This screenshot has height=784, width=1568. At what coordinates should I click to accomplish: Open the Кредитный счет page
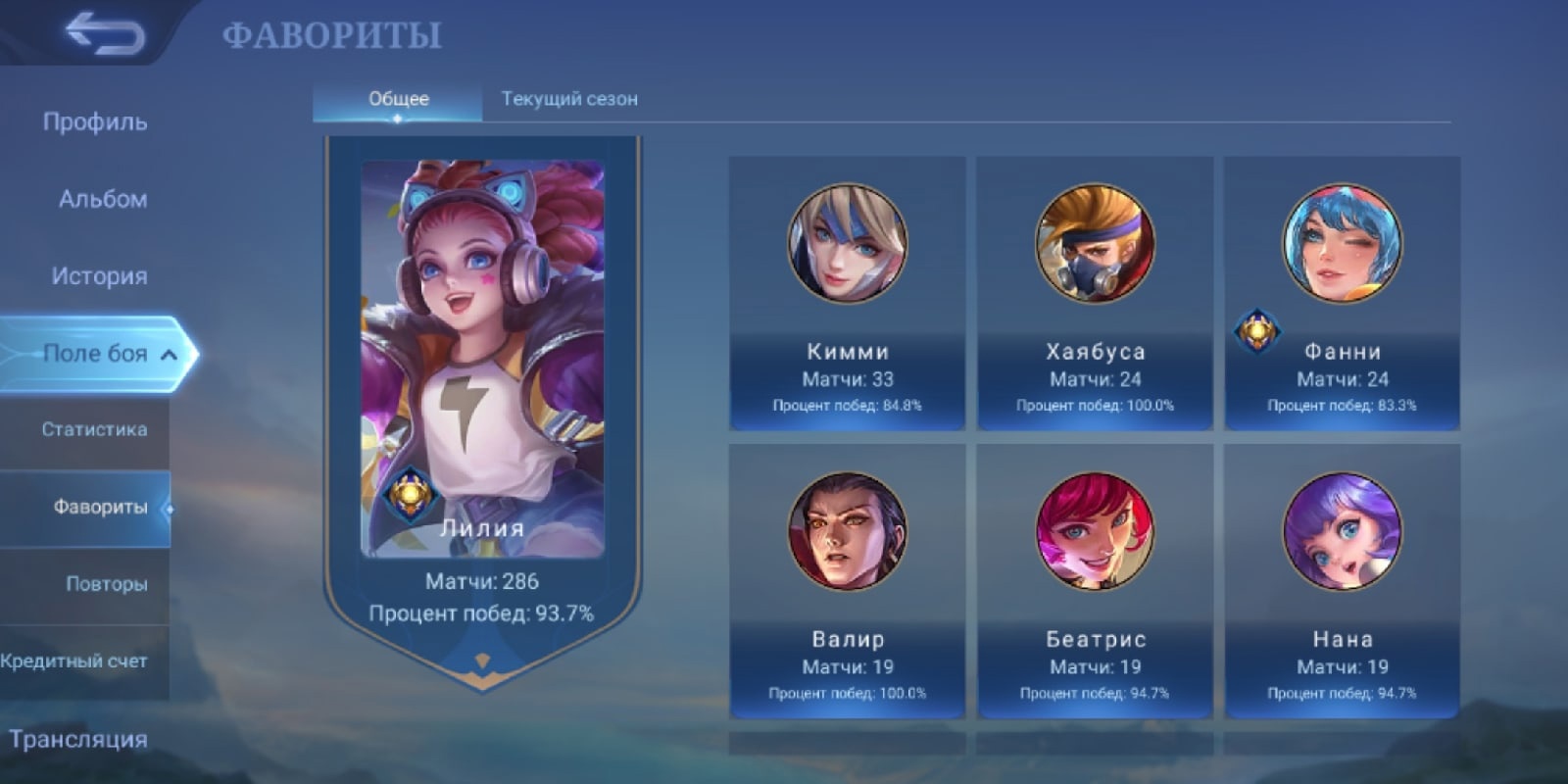[x=74, y=661]
